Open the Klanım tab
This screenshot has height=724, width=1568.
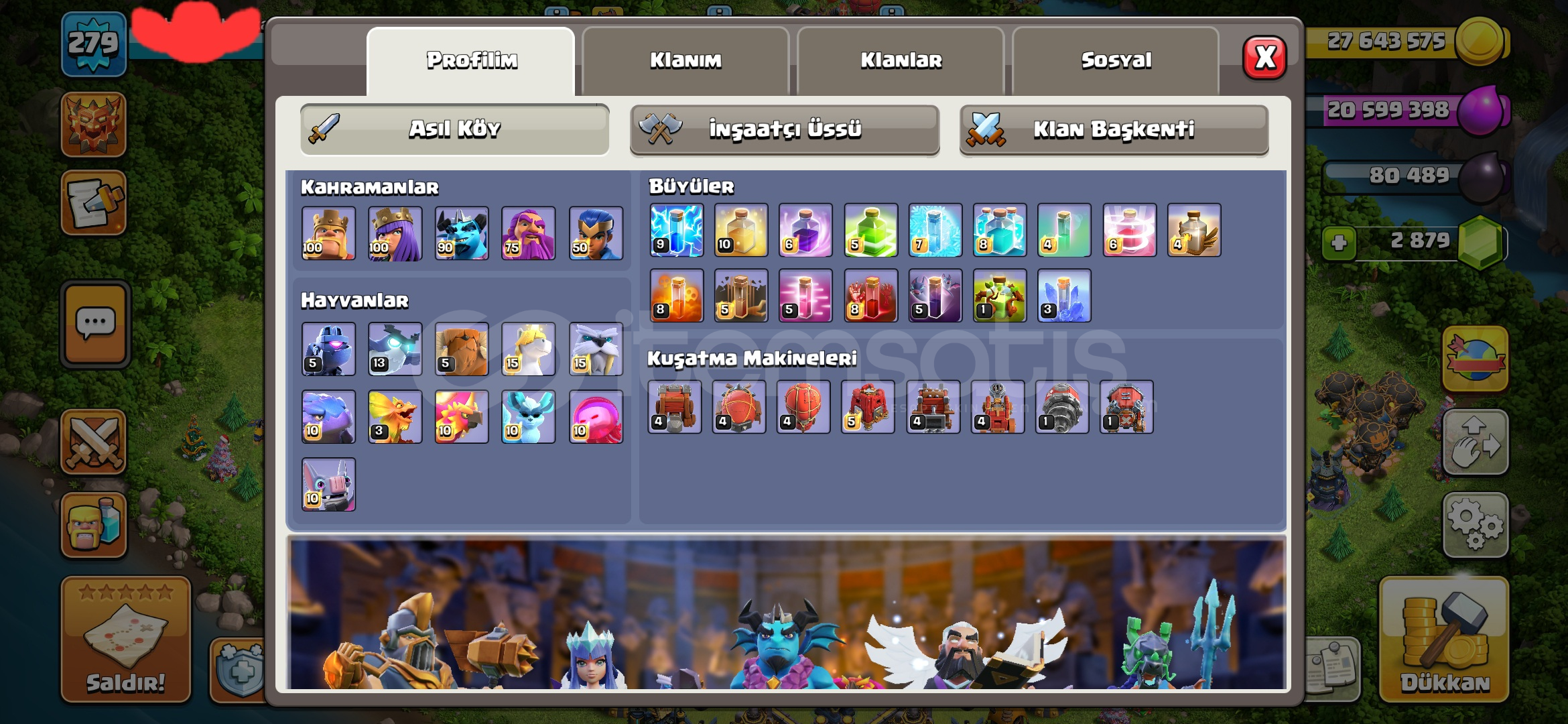[686, 60]
